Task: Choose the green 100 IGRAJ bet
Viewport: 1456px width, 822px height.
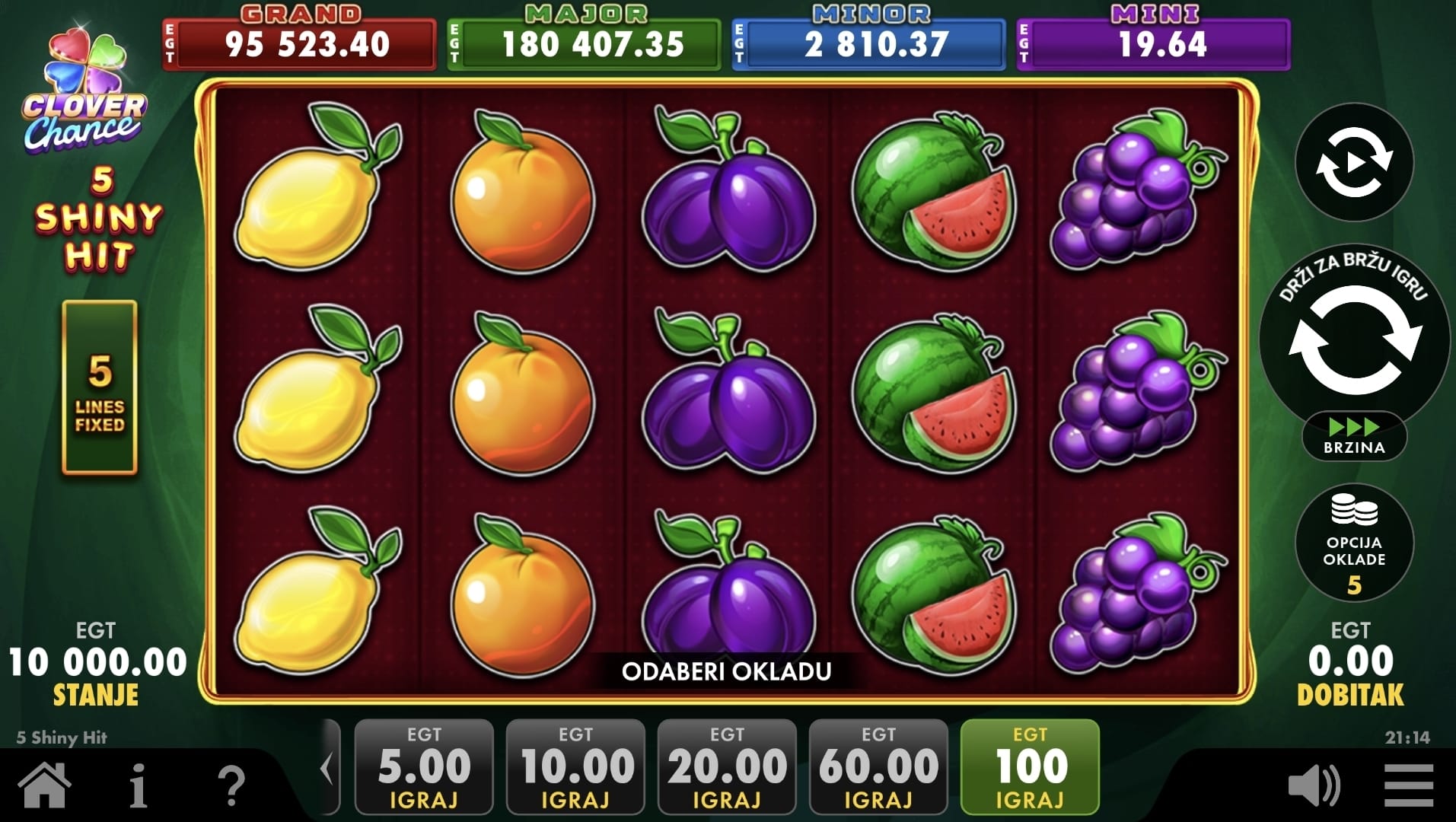Action: tap(1030, 766)
